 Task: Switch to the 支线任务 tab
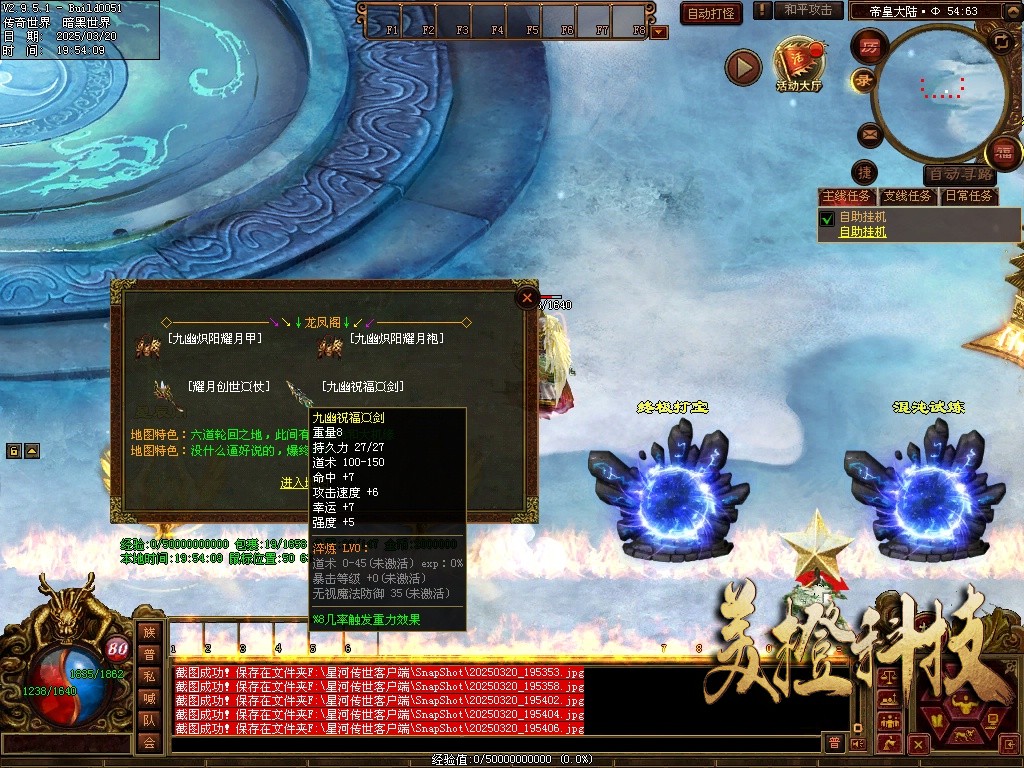point(907,196)
